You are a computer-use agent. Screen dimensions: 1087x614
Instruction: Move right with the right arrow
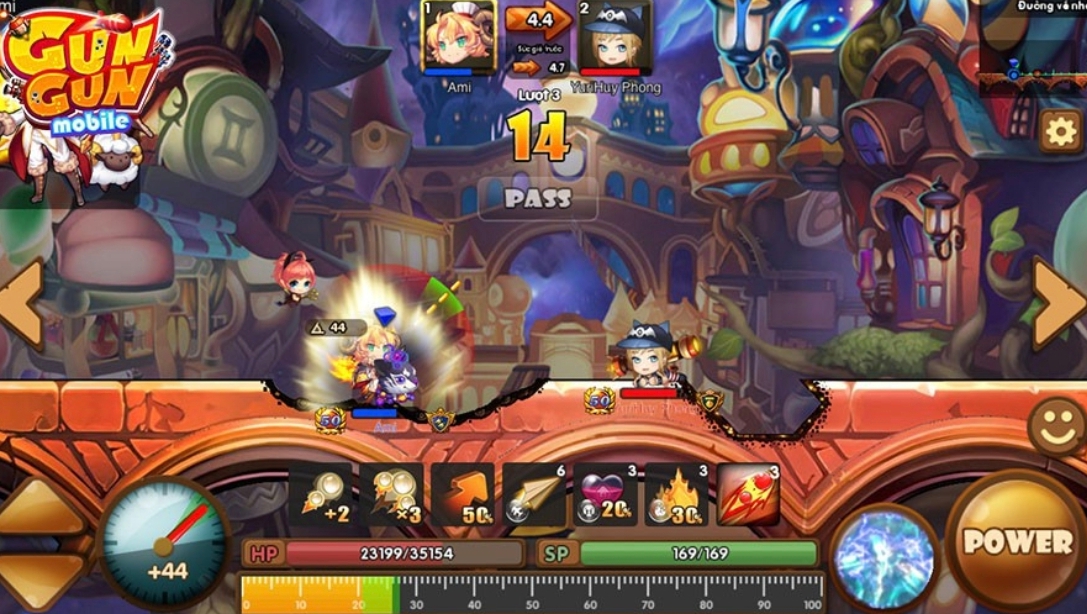tap(1059, 302)
